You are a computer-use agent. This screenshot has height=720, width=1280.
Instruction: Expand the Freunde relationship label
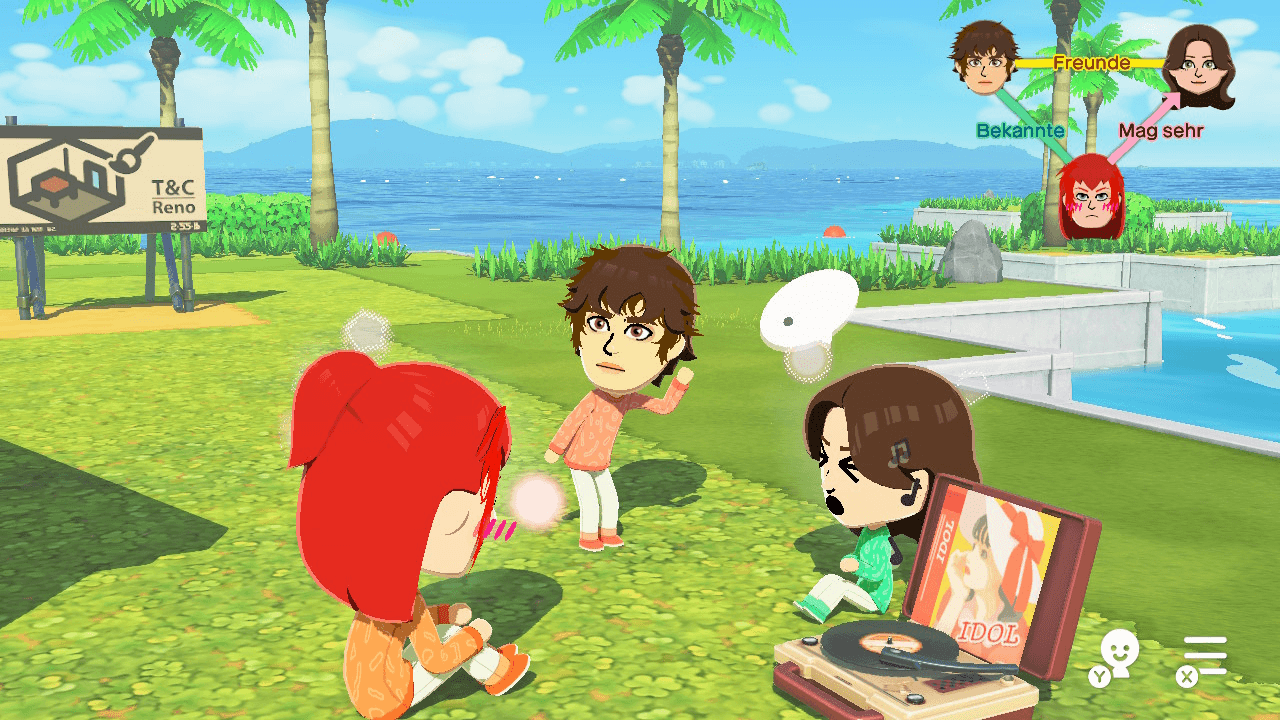1092,62
